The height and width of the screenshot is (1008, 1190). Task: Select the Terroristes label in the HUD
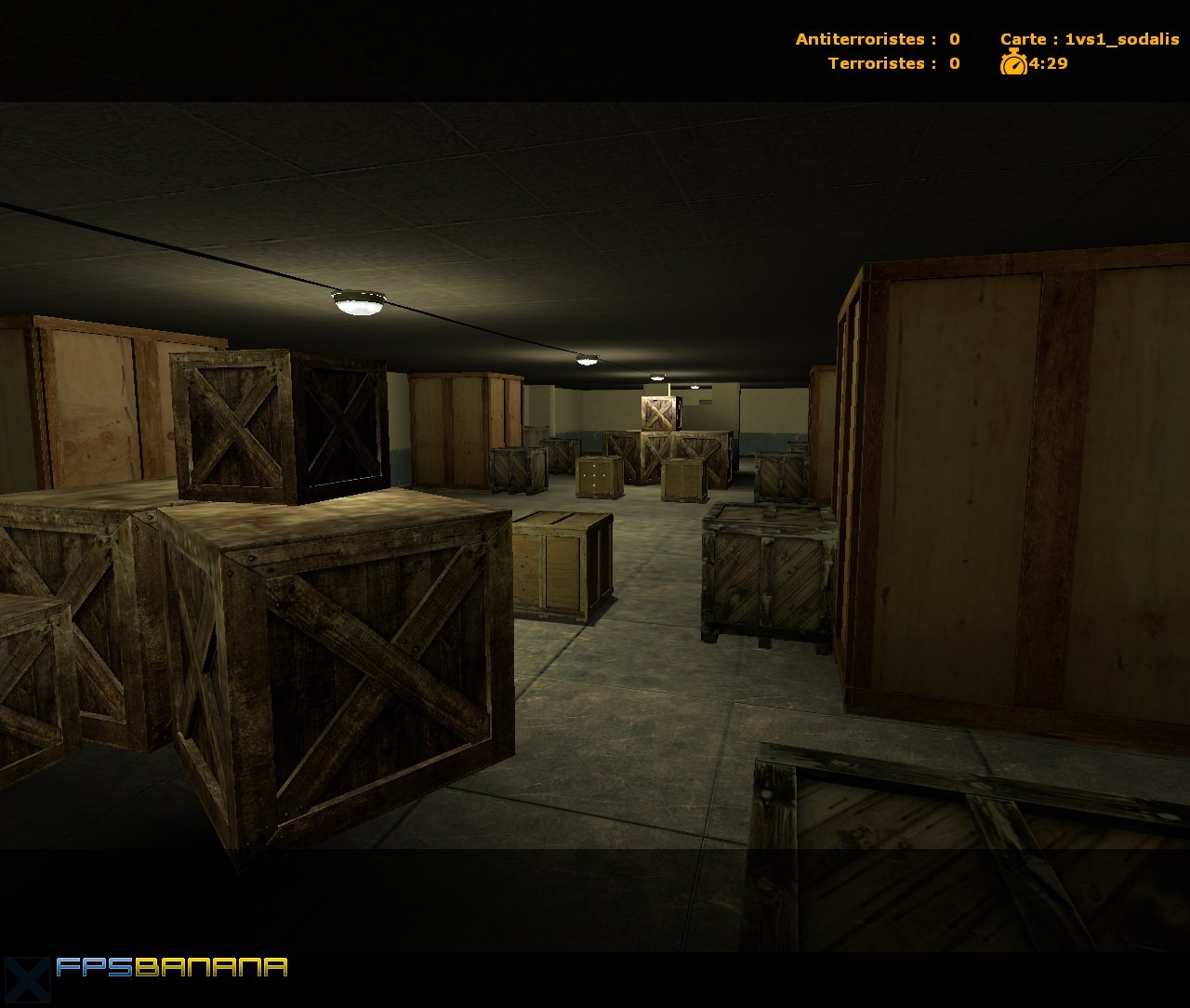(x=875, y=63)
